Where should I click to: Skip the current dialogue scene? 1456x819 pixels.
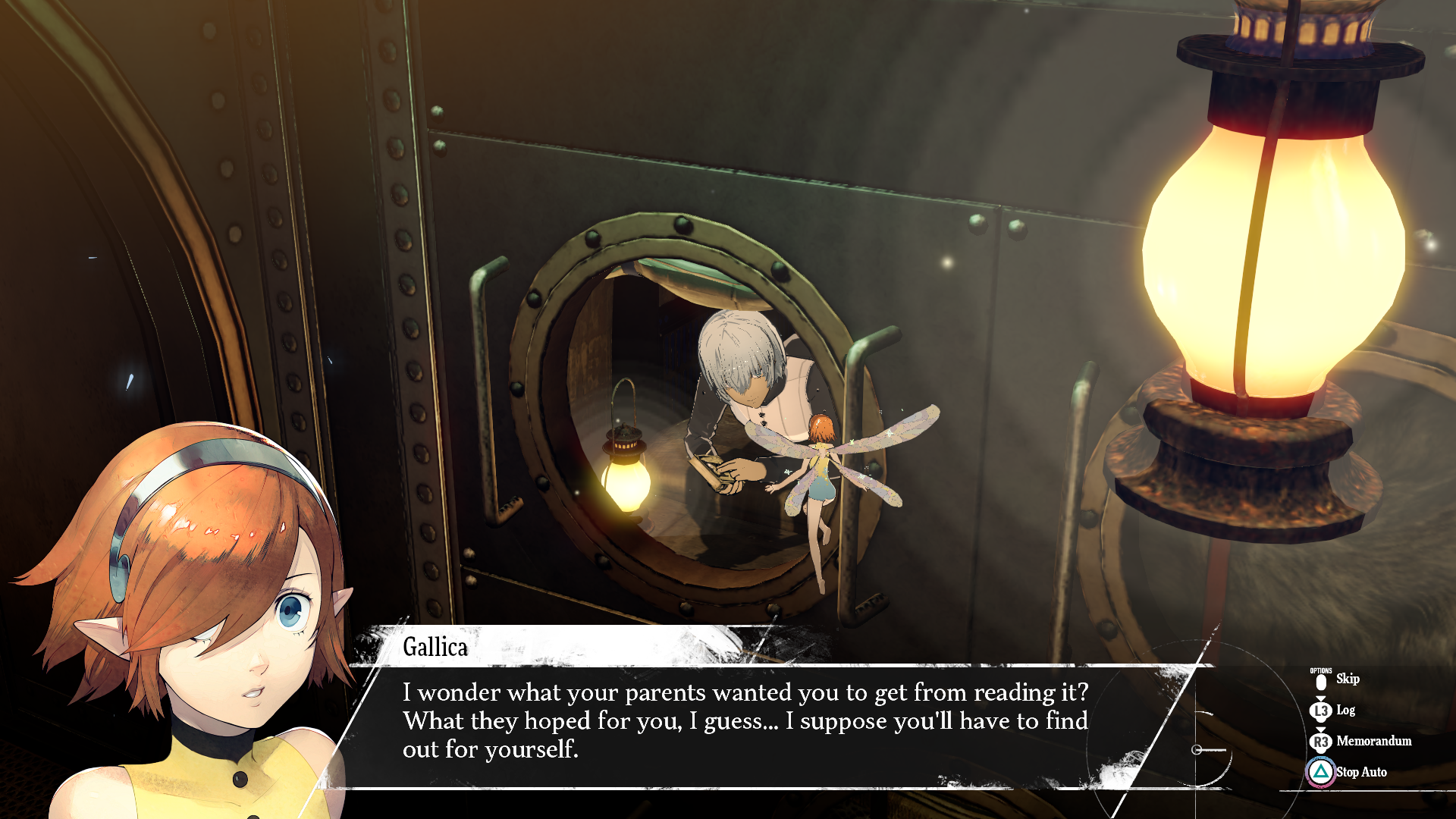click(x=1346, y=679)
